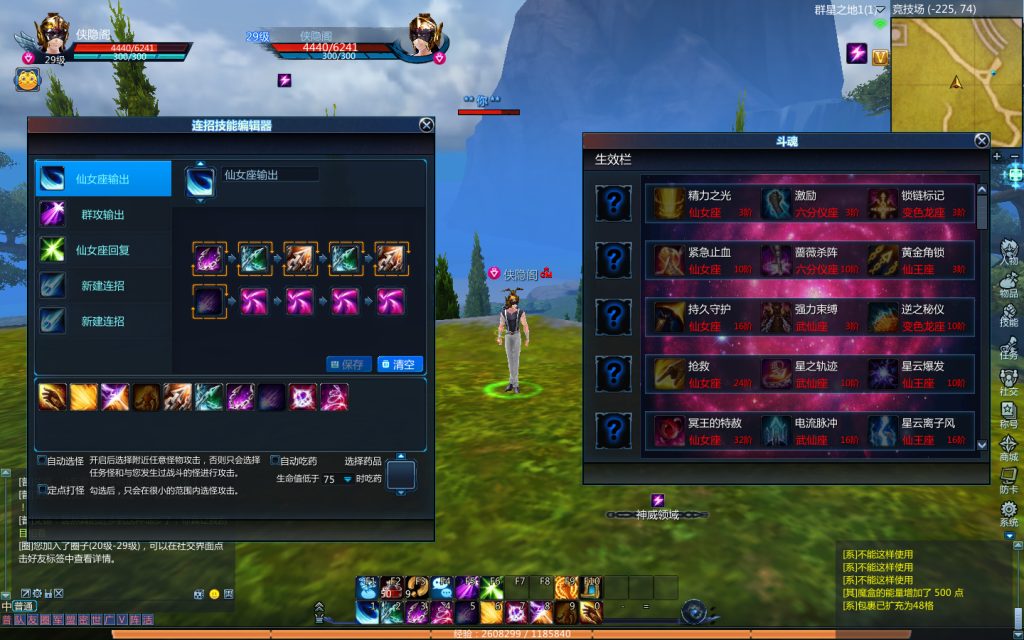Close the 连招技能编辑器 combo editor window

426,125
